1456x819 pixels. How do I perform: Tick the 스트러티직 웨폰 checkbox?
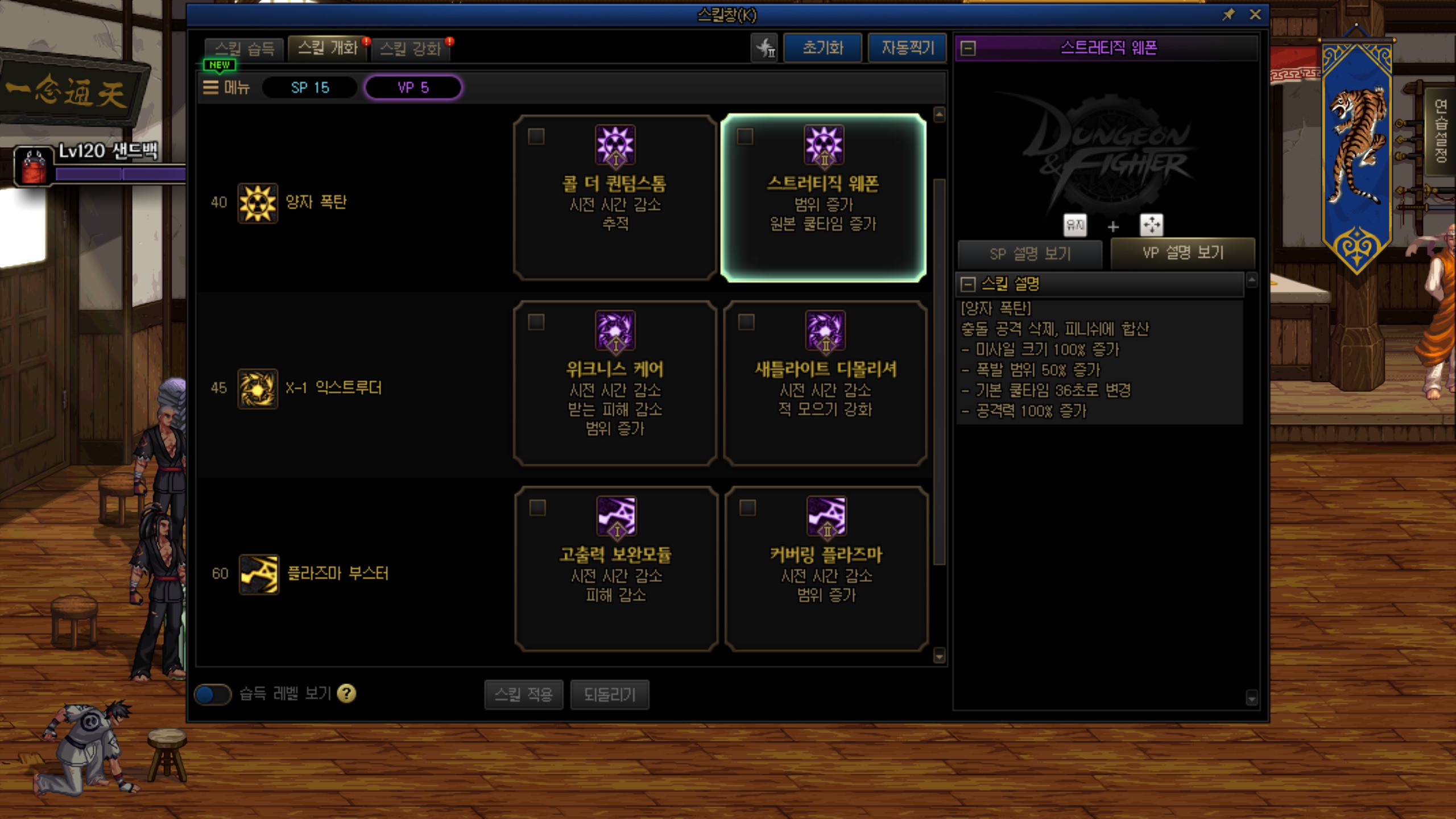coord(745,136)
